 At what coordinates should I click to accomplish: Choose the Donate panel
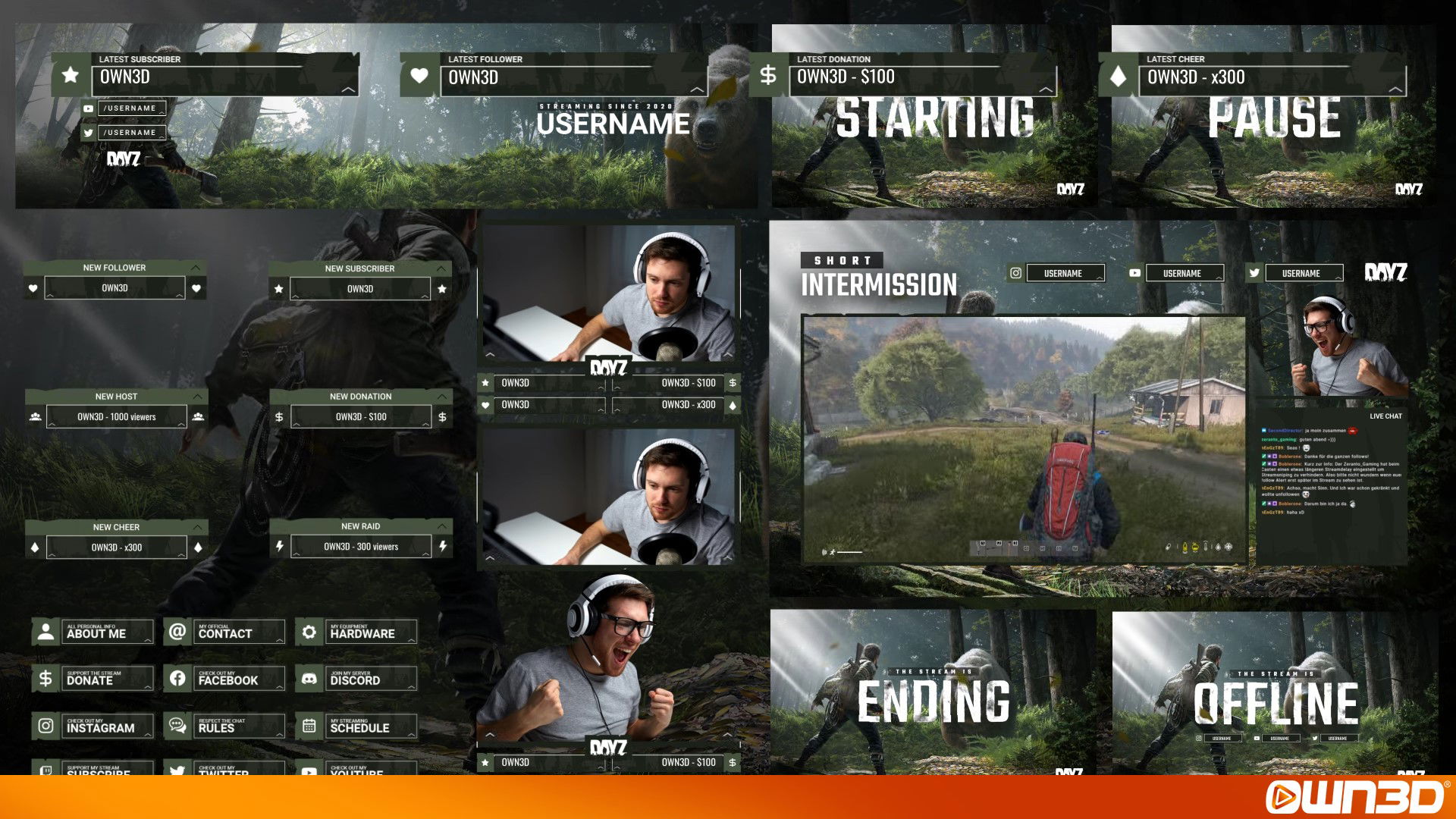(x=93, y=679)
